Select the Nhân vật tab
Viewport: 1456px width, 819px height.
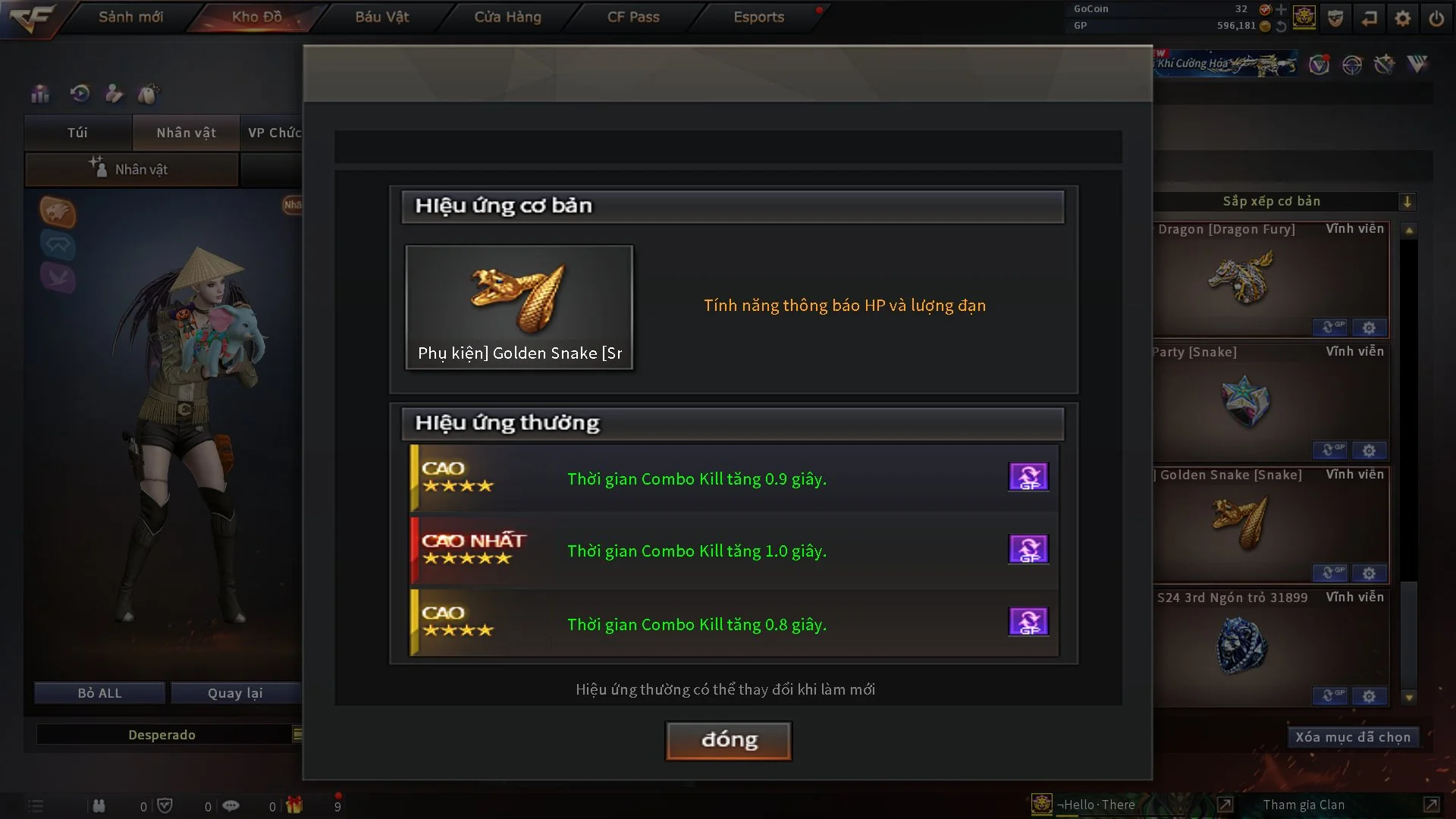pos(186,133)
